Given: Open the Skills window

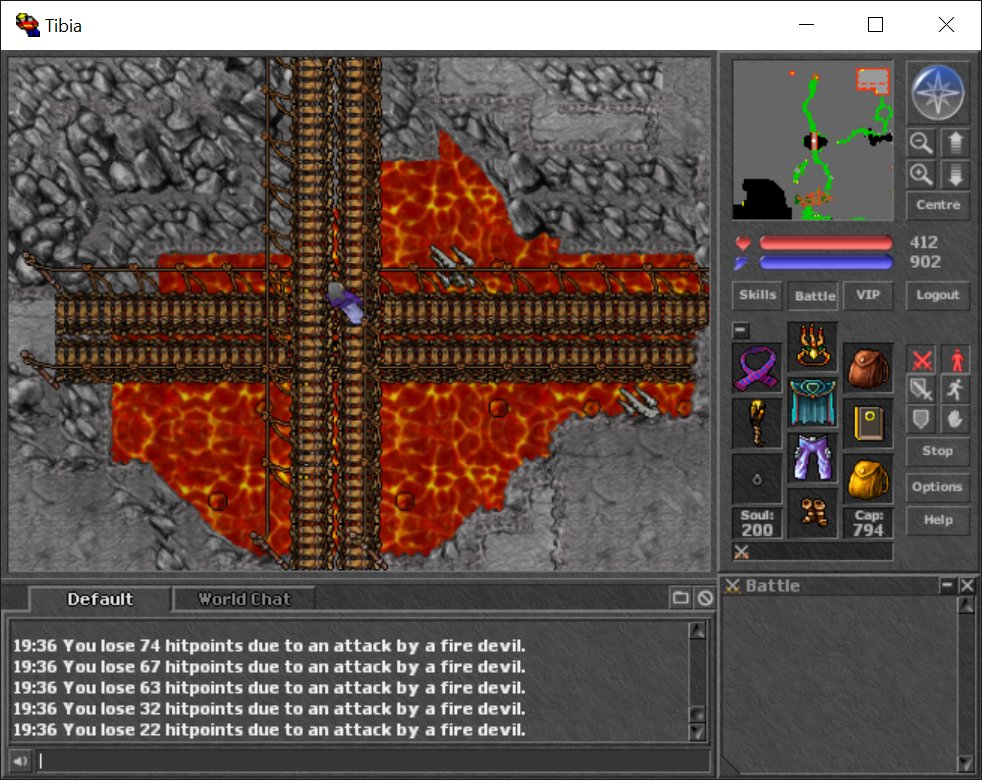Looking at the screenshot, I should click(757, 295).
